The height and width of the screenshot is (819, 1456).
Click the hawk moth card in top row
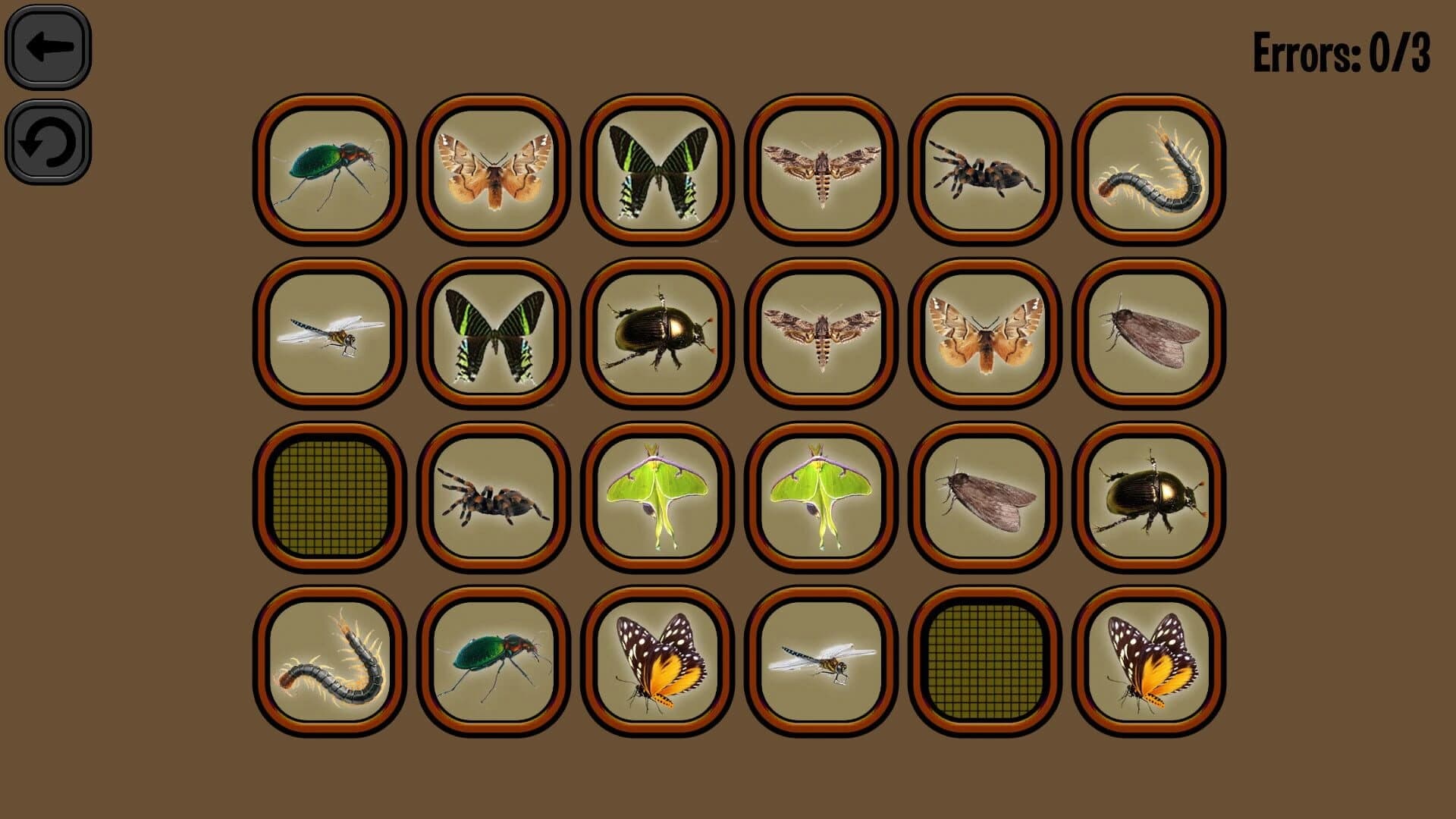[x=820, y=168]
